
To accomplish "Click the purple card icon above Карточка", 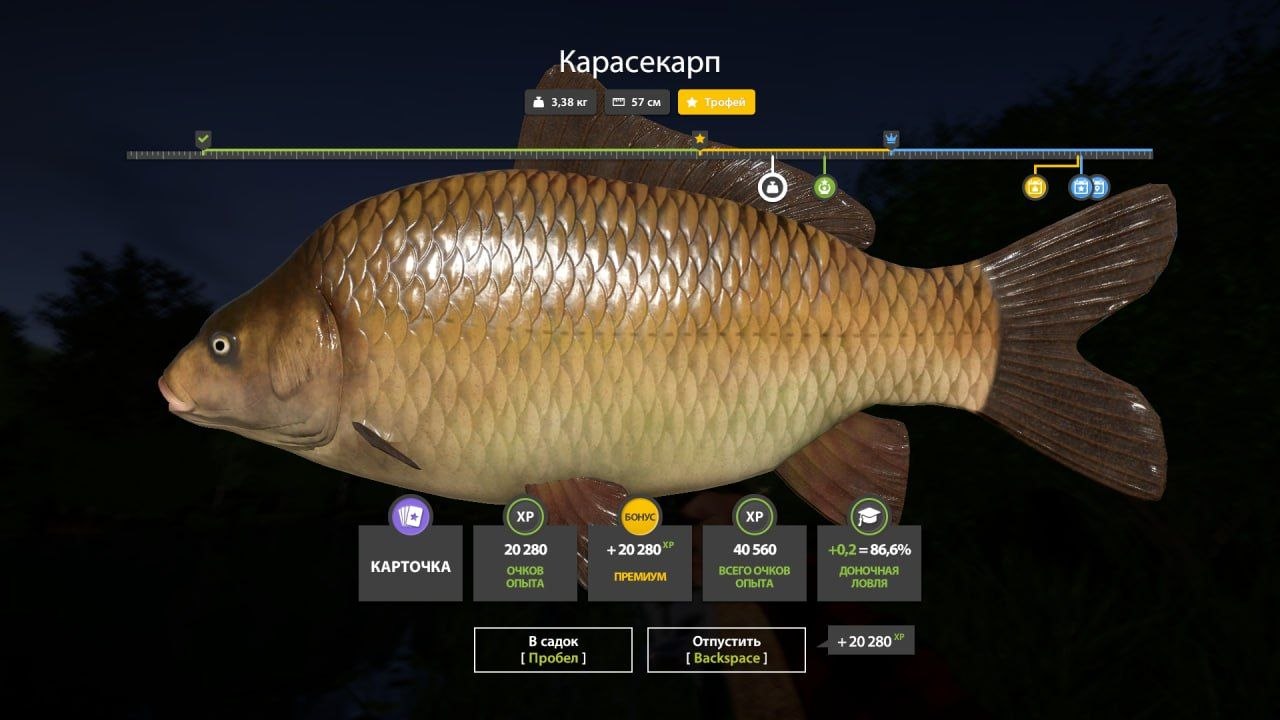I will click(409, 516).
